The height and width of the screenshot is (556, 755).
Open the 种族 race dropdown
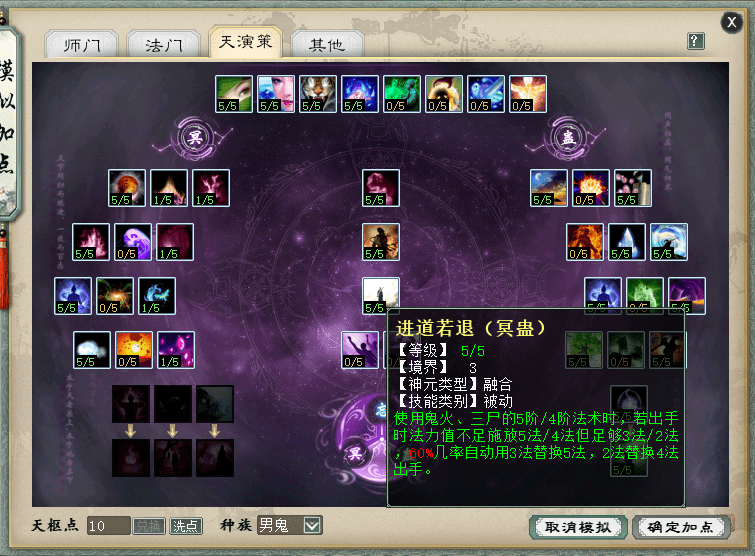click(313, 525)
